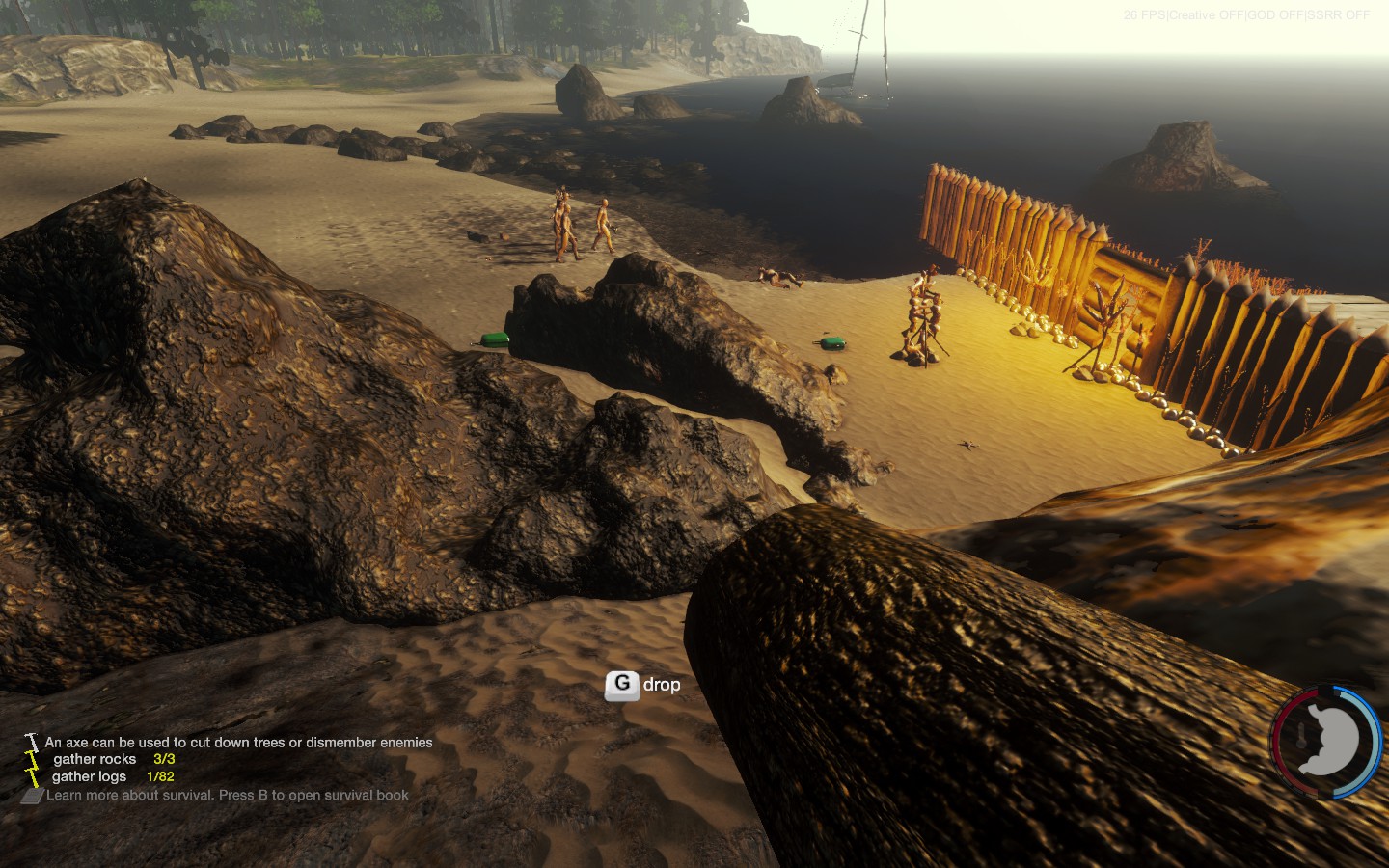The image size is (1389, 868).
Task: Click the axe usage tip in the tracker
Action: (238, 743)
